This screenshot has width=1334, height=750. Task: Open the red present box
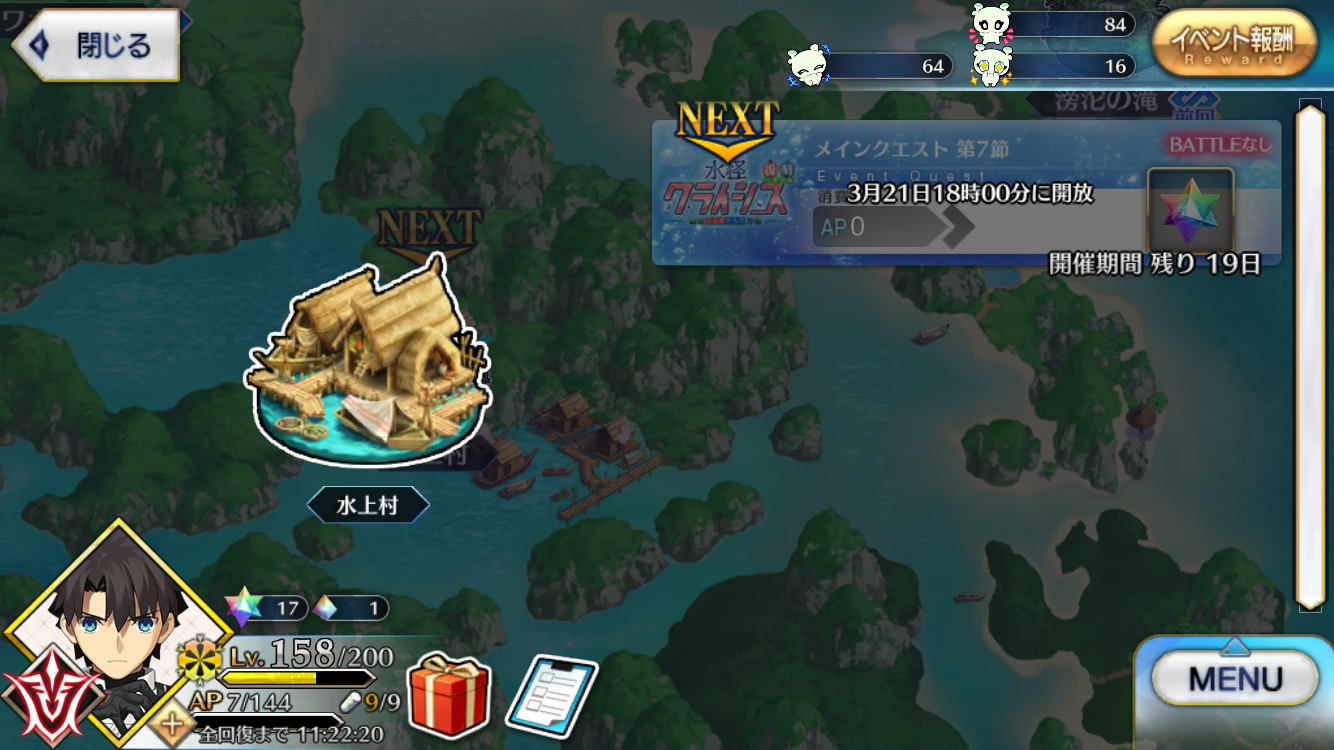click(449, 692)
